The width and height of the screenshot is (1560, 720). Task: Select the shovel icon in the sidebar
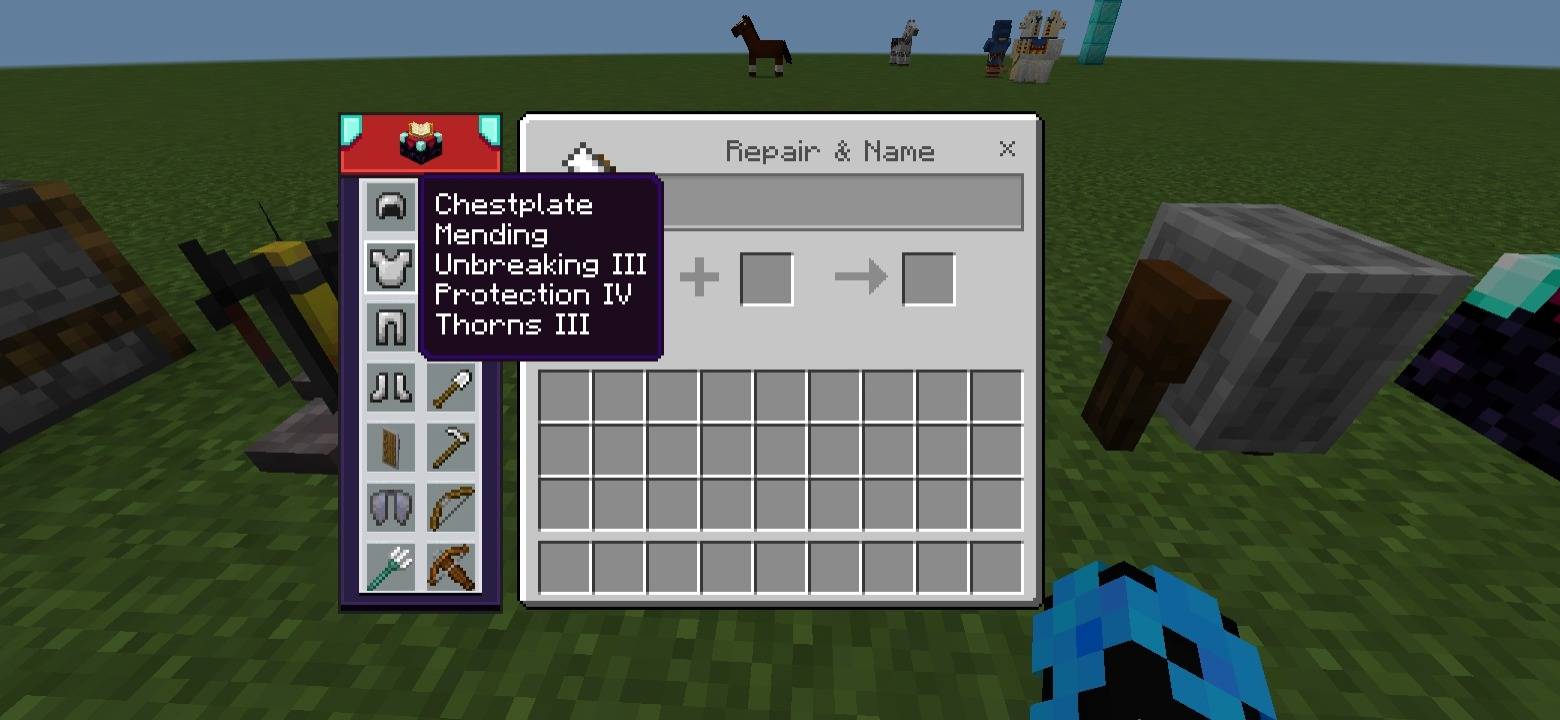point(450,387)
